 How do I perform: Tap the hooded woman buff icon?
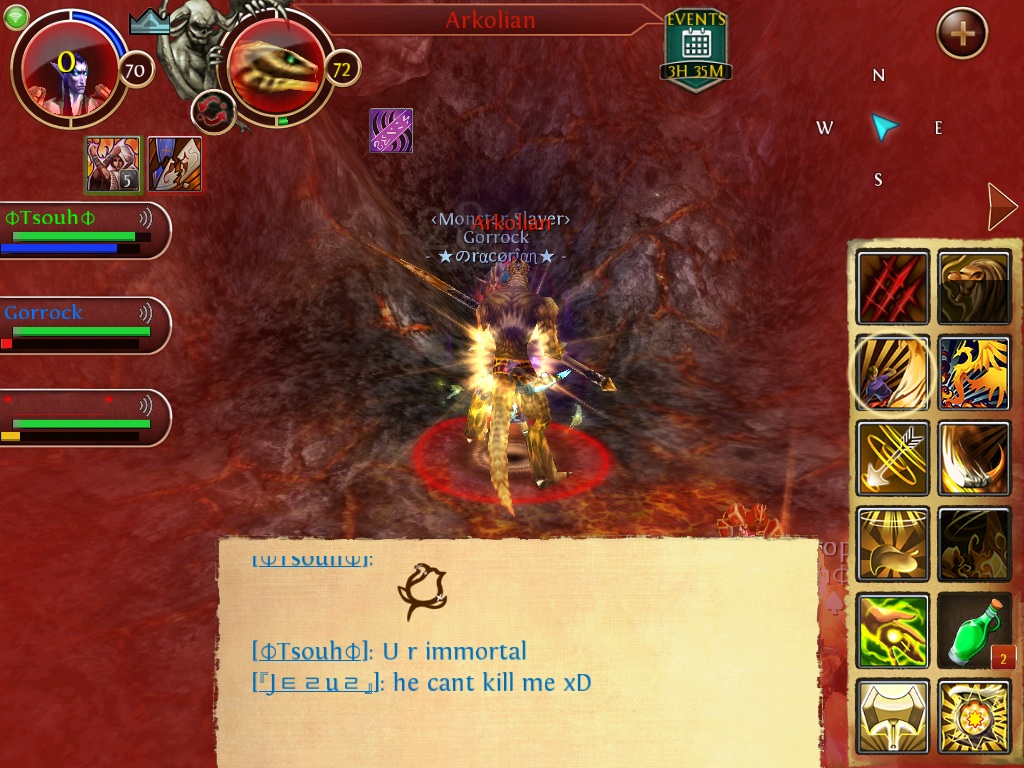point(112,164)
